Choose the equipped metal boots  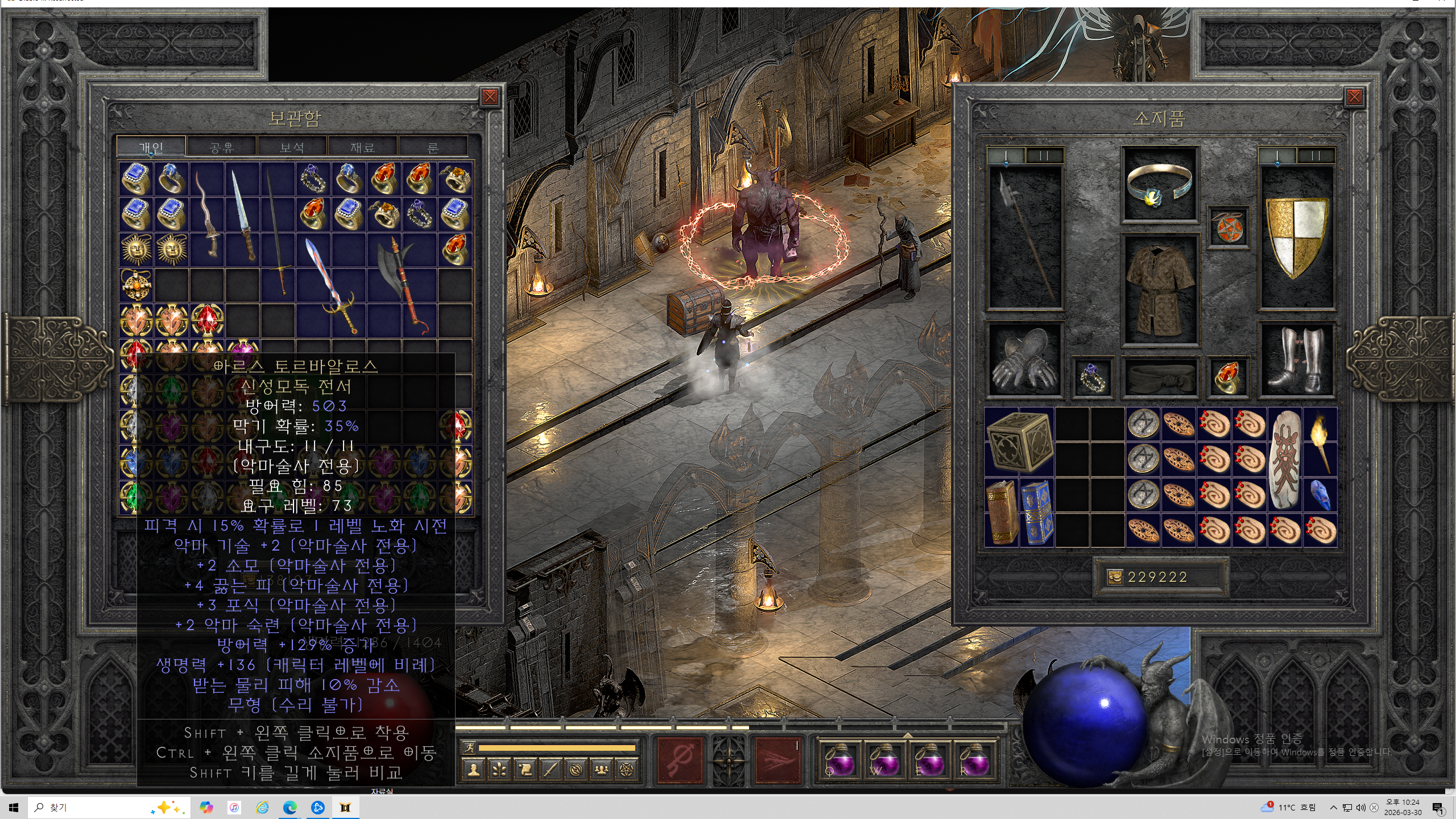(1297, 359)
